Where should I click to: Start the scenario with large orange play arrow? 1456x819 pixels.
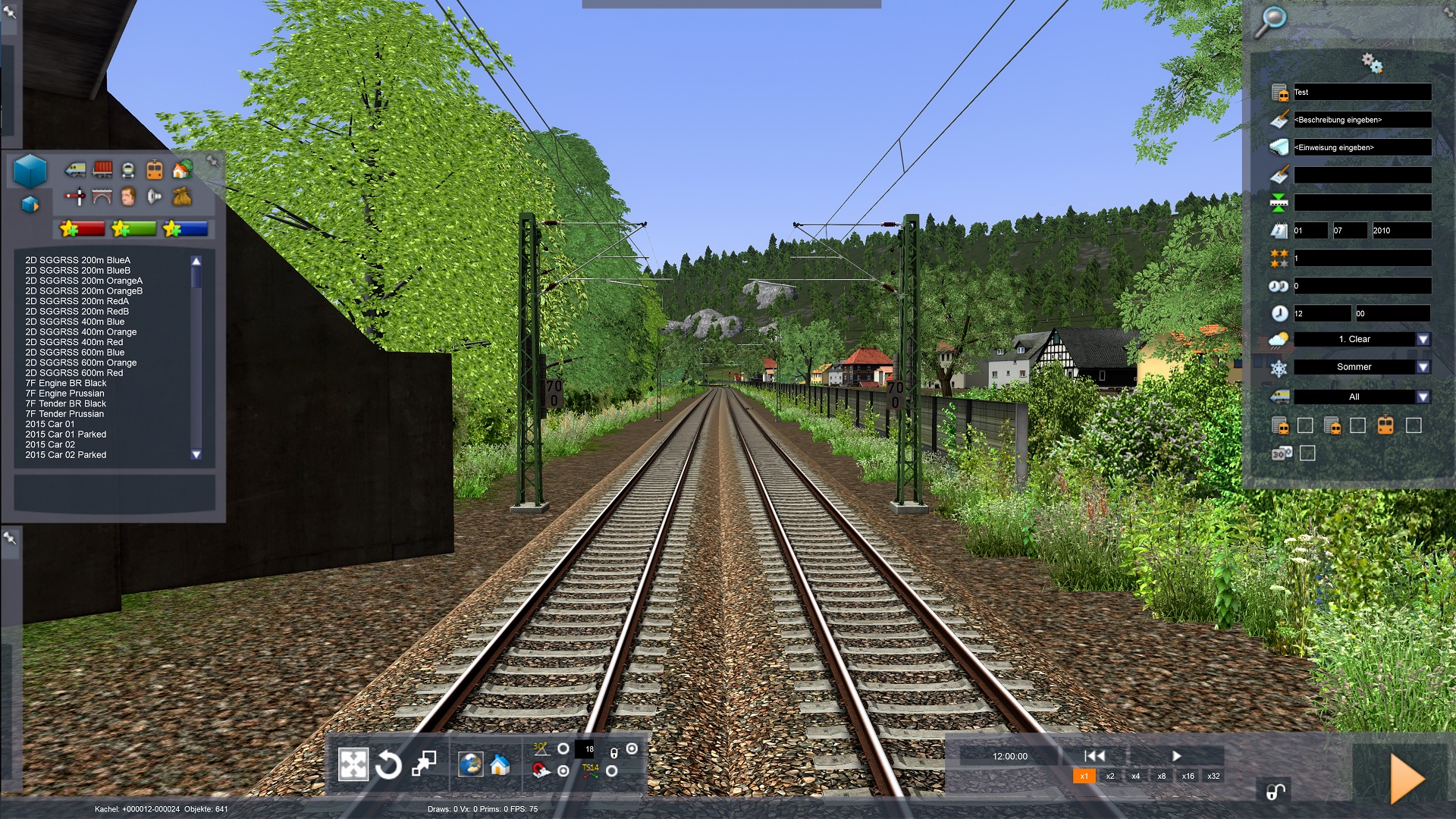[x=1407, y=778]
